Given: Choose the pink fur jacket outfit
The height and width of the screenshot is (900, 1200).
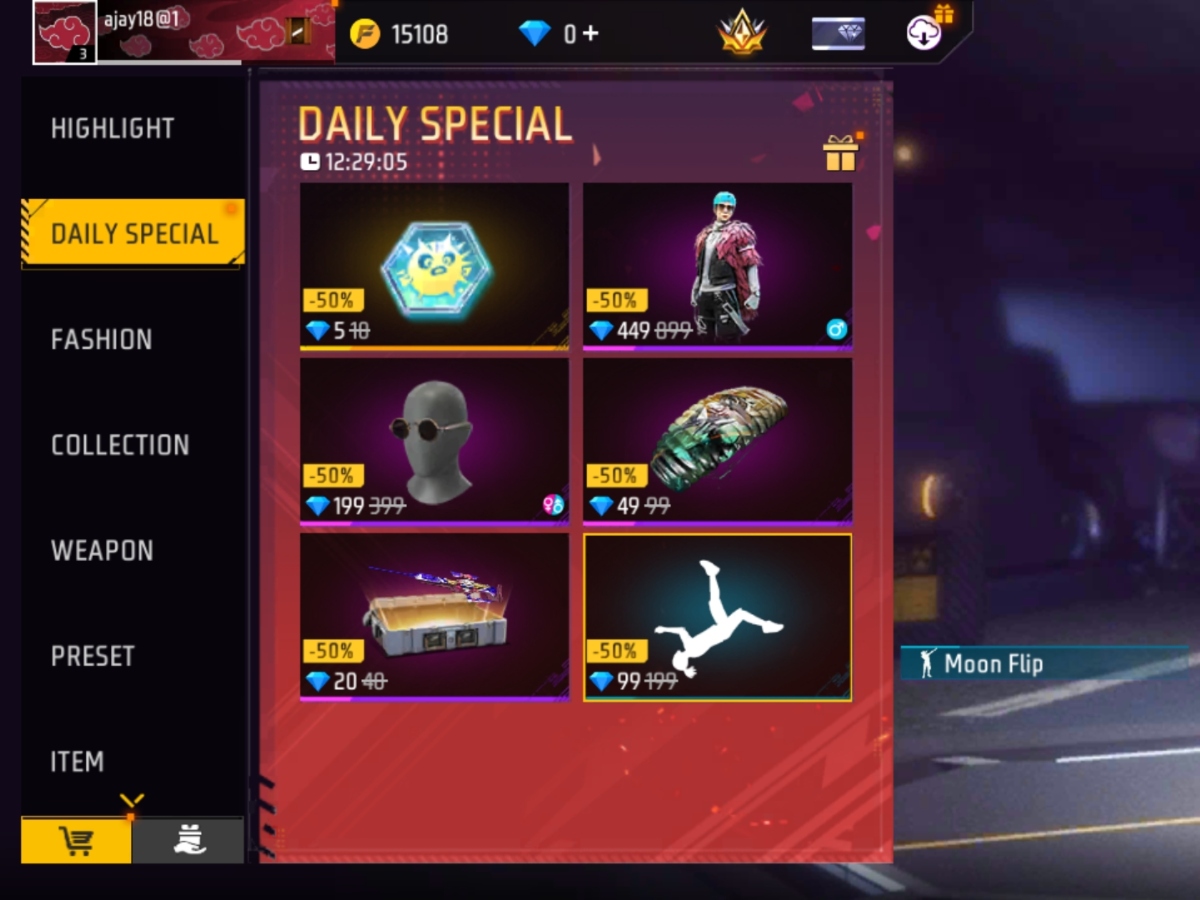Looking at the screenshot, I should tap(717, 266).
